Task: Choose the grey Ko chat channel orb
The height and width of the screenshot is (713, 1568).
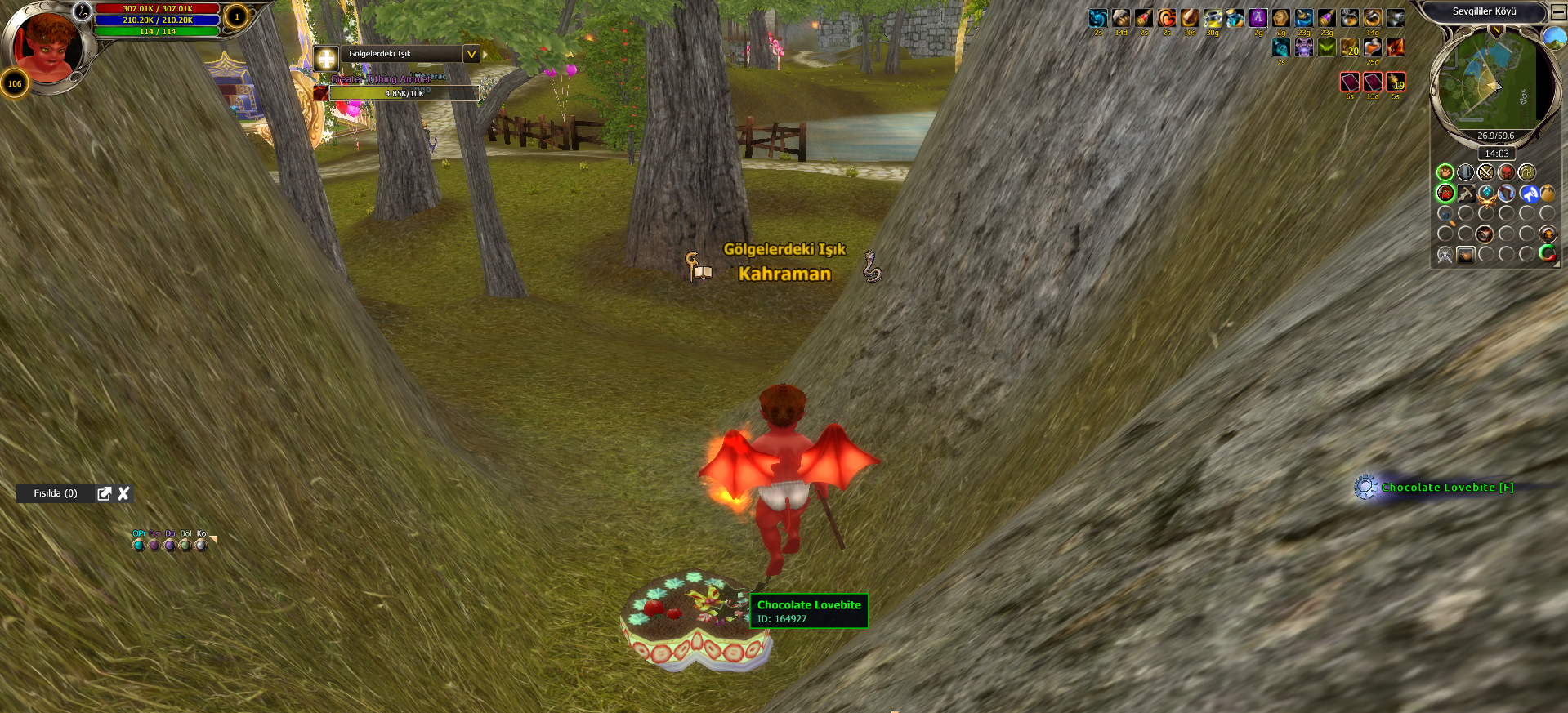Action: coord(201,545)
